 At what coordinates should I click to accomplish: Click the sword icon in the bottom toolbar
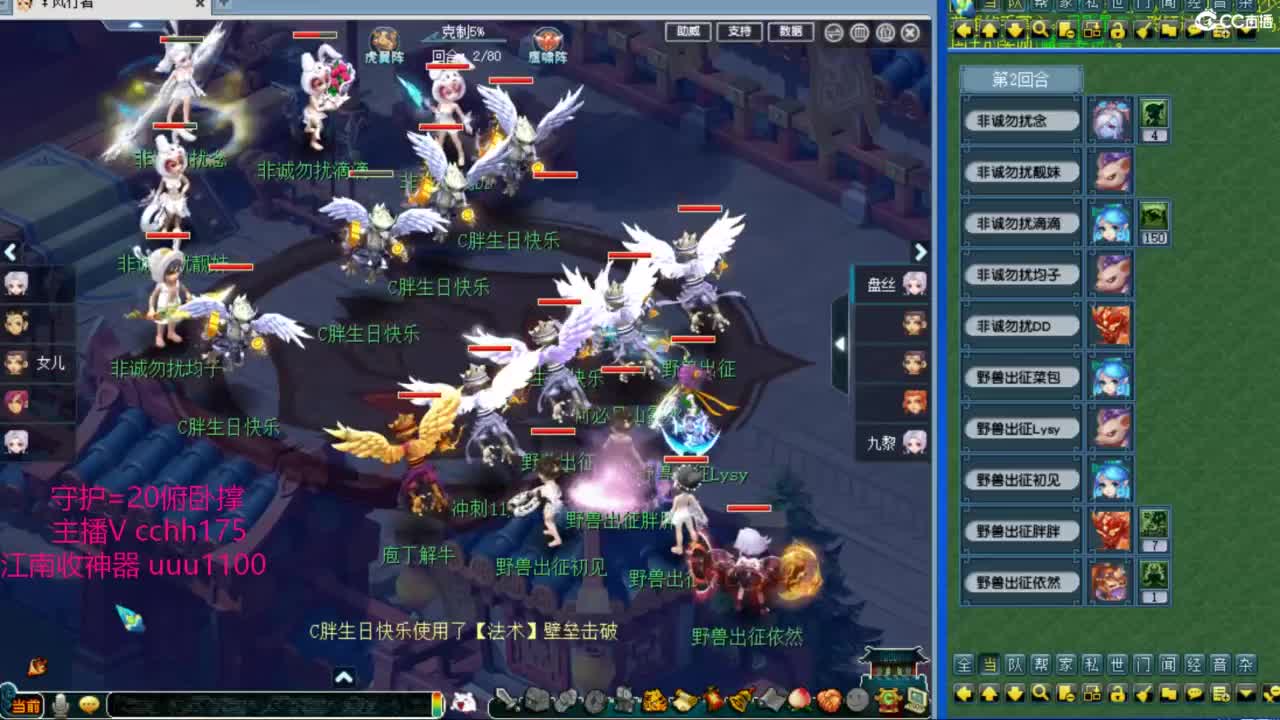506,700
